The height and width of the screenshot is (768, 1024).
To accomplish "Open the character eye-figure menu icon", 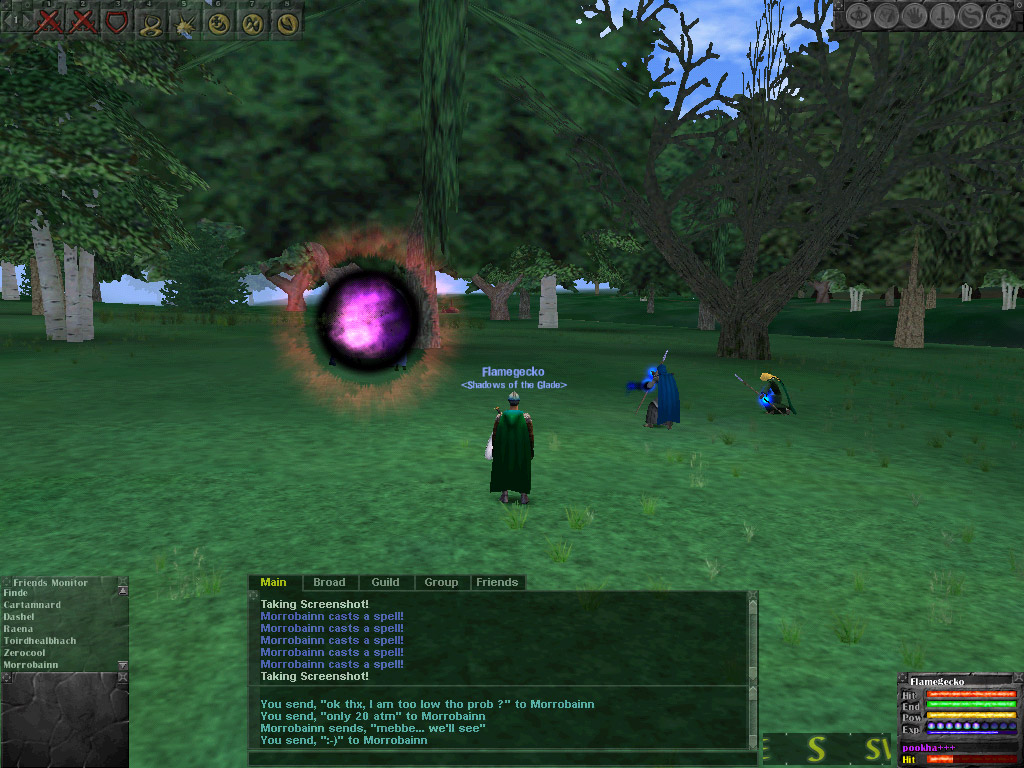I will click(x=859, y=16).
